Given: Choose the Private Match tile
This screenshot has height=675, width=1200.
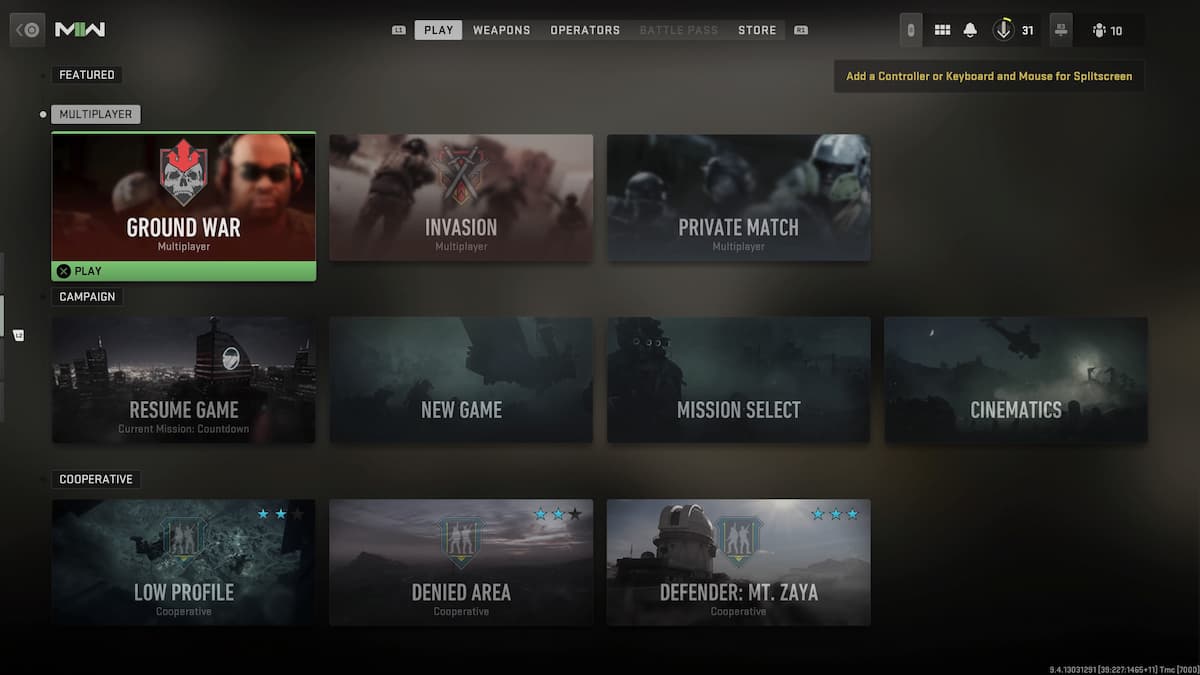Looking at the screenshot, I should (x=738, y=197).
